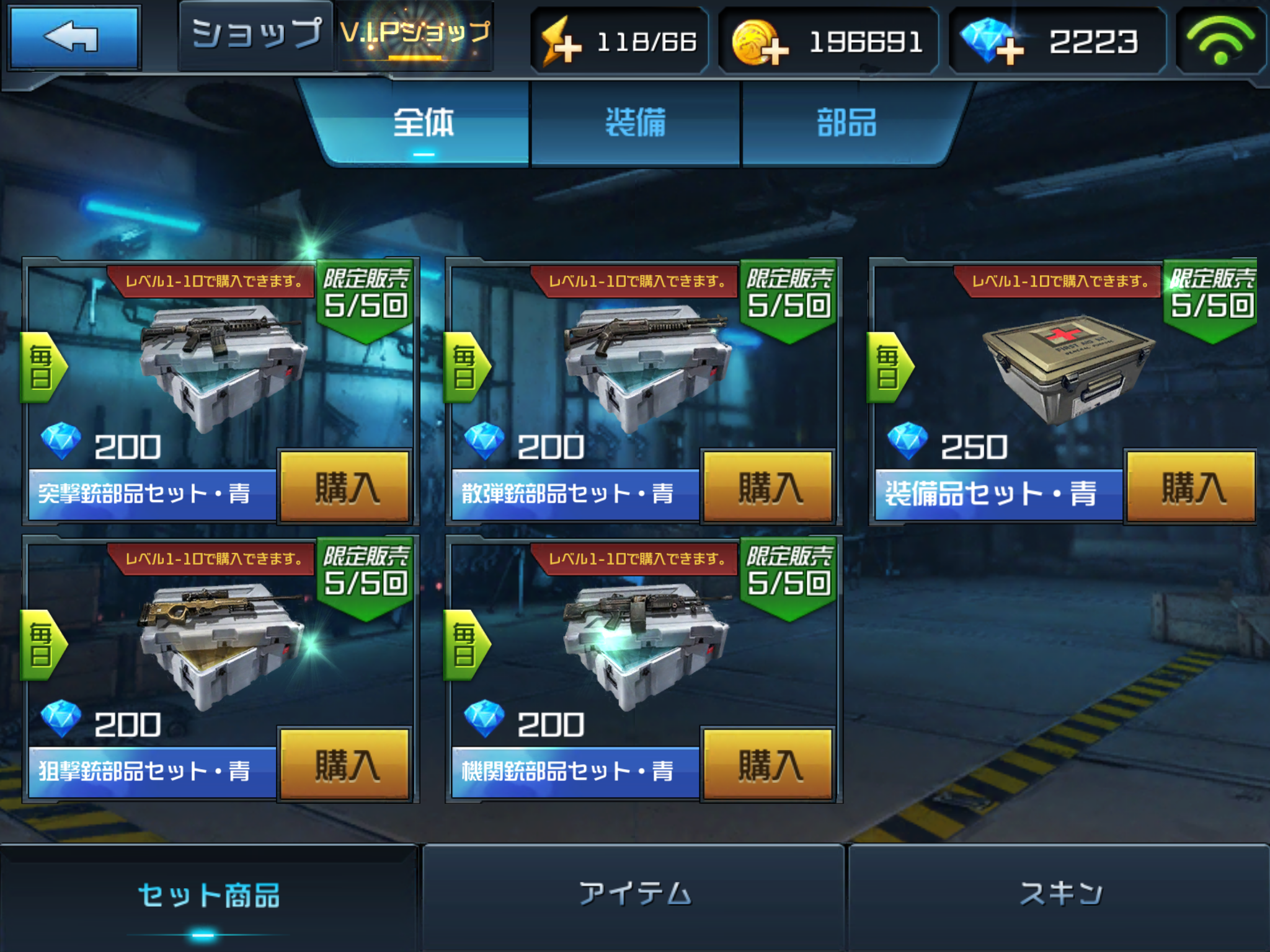Open the V.I.Pショップ tab
The height and width of the screenshot is (952, 1270).
pyautogui.click(x=415, y=35)
